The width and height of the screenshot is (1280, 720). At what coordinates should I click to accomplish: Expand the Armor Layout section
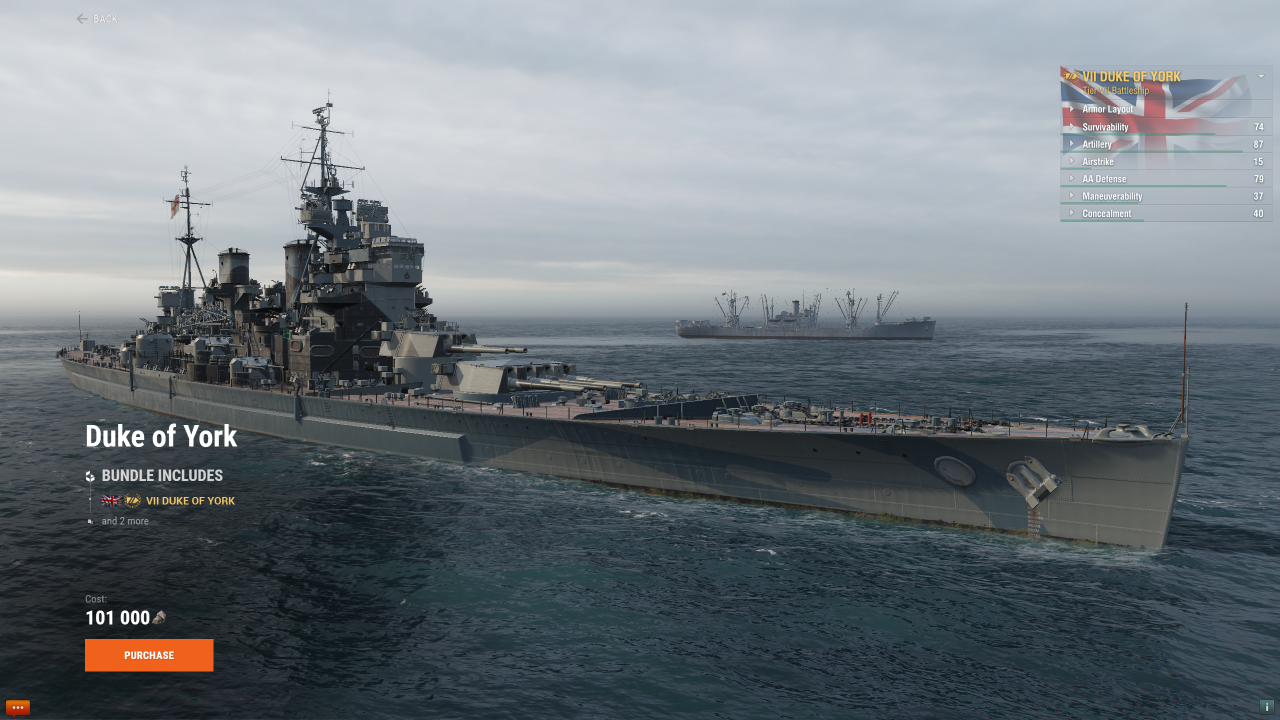click(1107, 109)
